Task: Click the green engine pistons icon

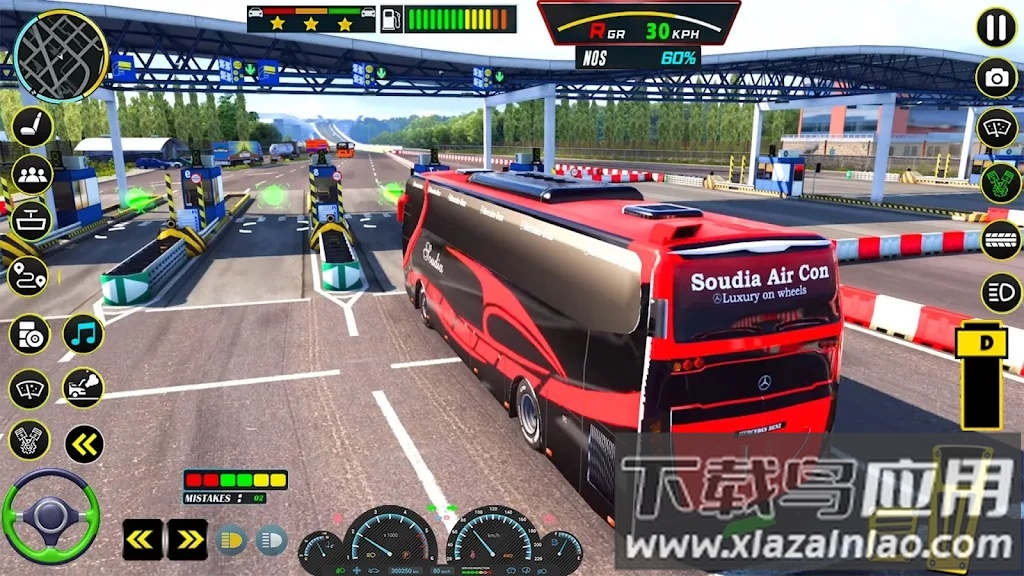Action: click(x=998, y=184)
